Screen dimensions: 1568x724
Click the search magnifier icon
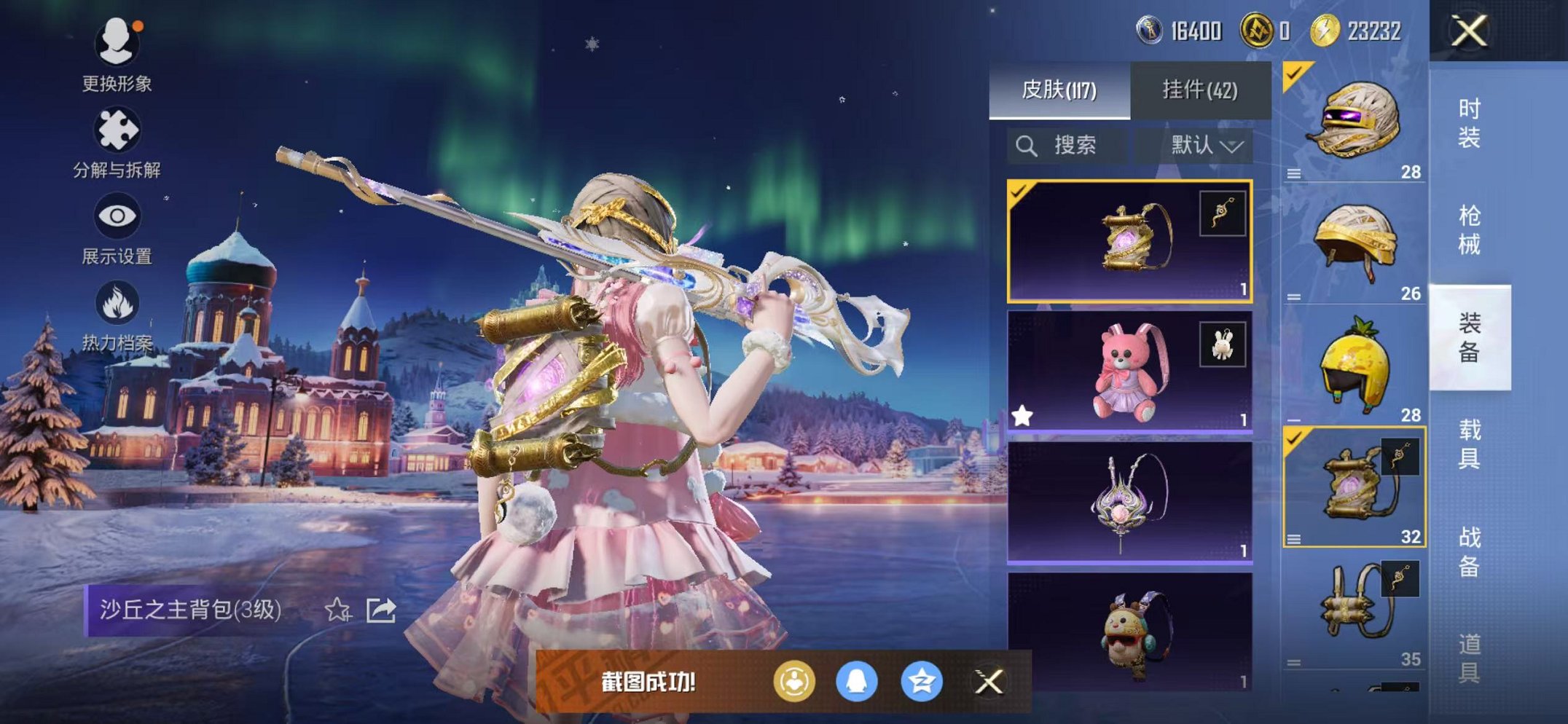pos(1028,144)
